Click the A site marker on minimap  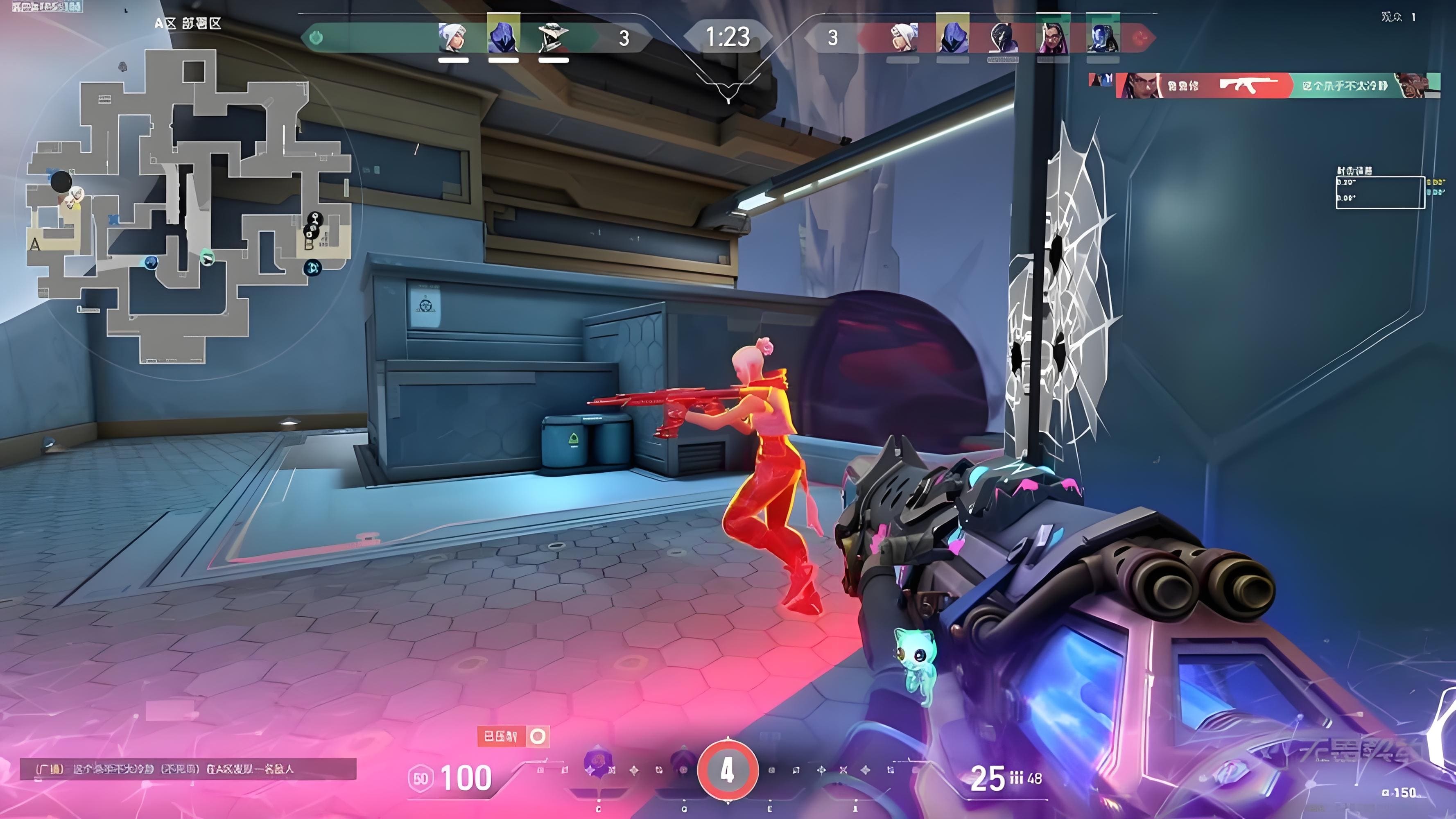[36, 244]
